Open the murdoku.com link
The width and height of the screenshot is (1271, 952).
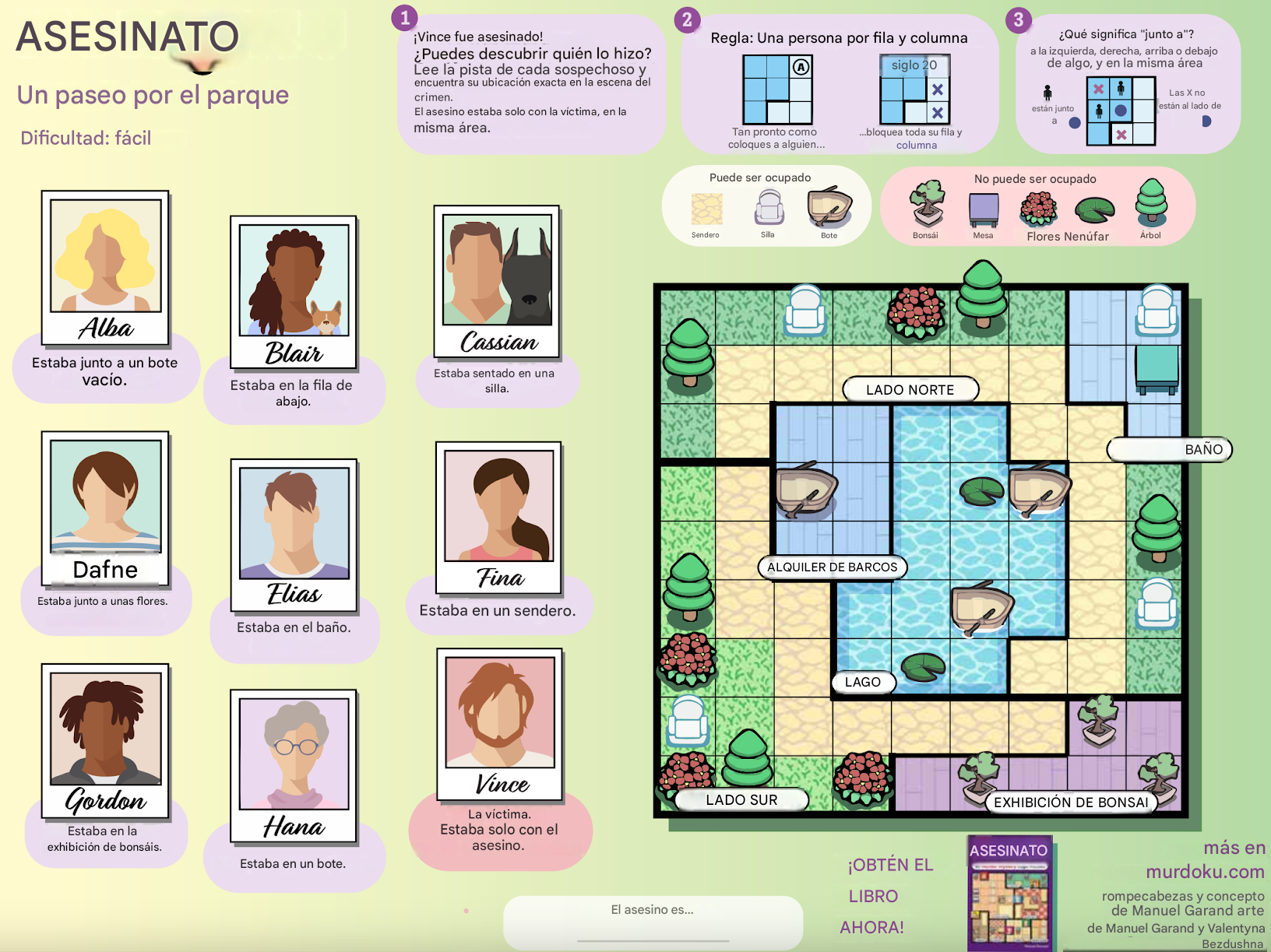pos(1205,871)
